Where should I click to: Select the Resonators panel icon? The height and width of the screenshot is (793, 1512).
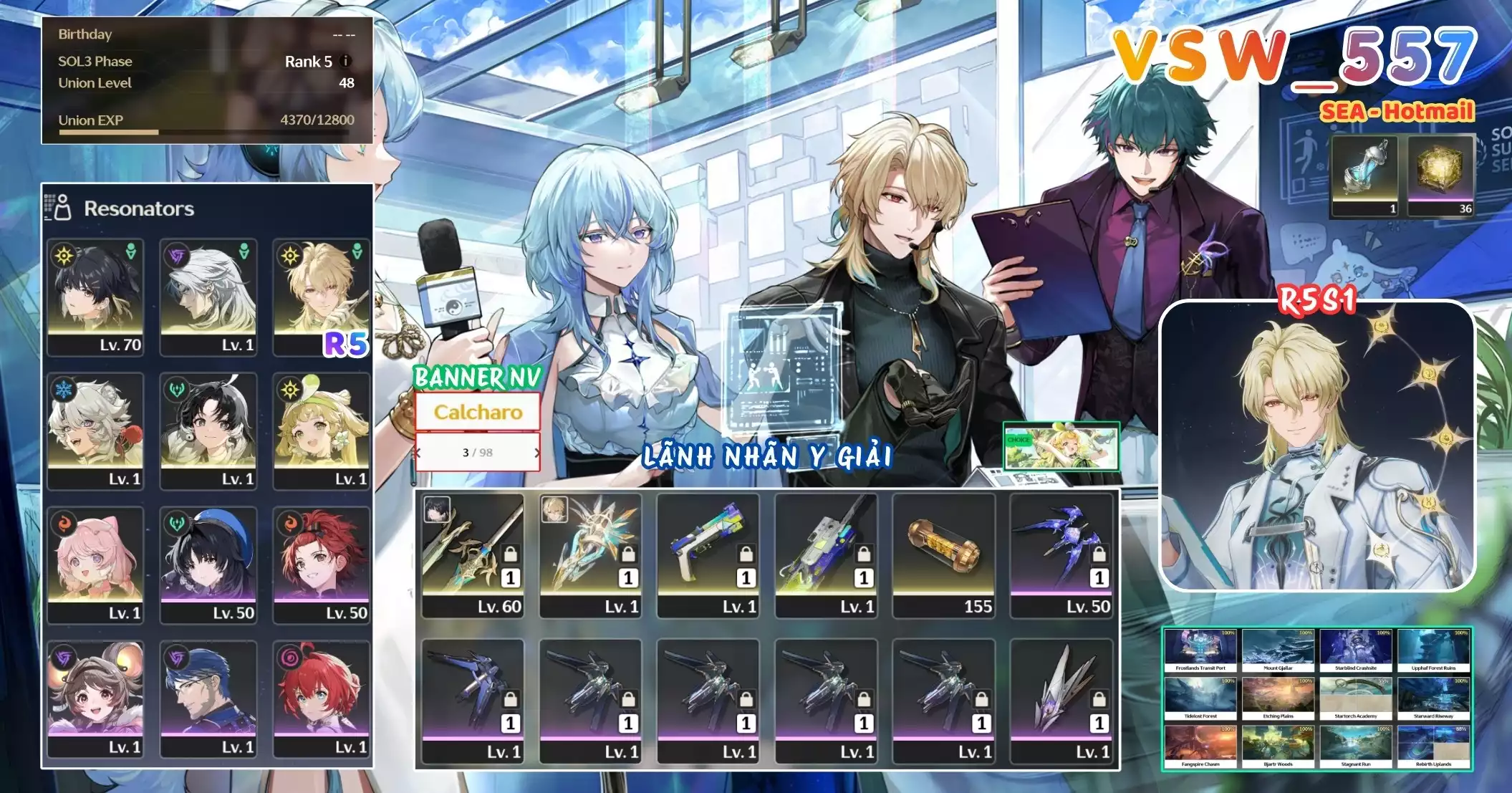click(x=64, y=208)
